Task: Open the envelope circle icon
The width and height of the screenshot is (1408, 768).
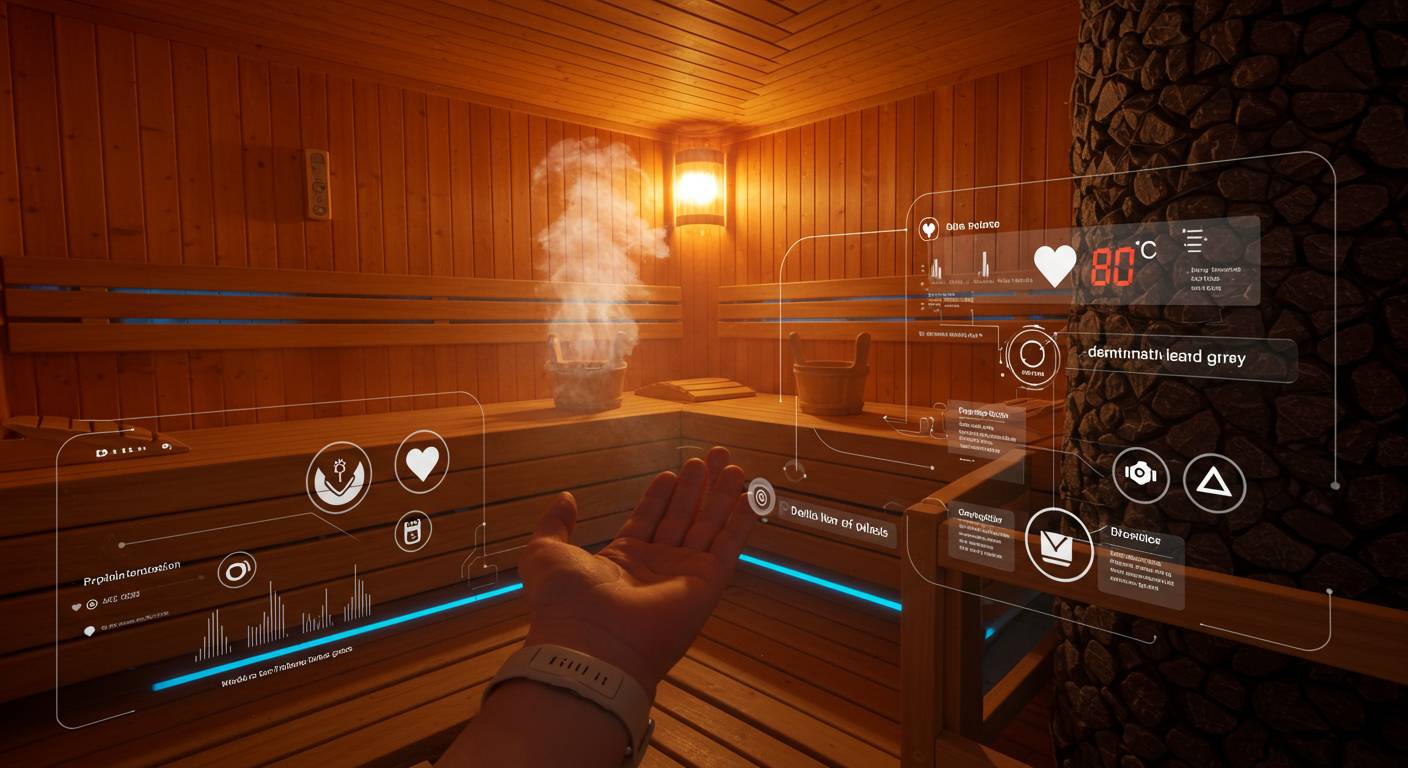Action: pos(1056,543)
